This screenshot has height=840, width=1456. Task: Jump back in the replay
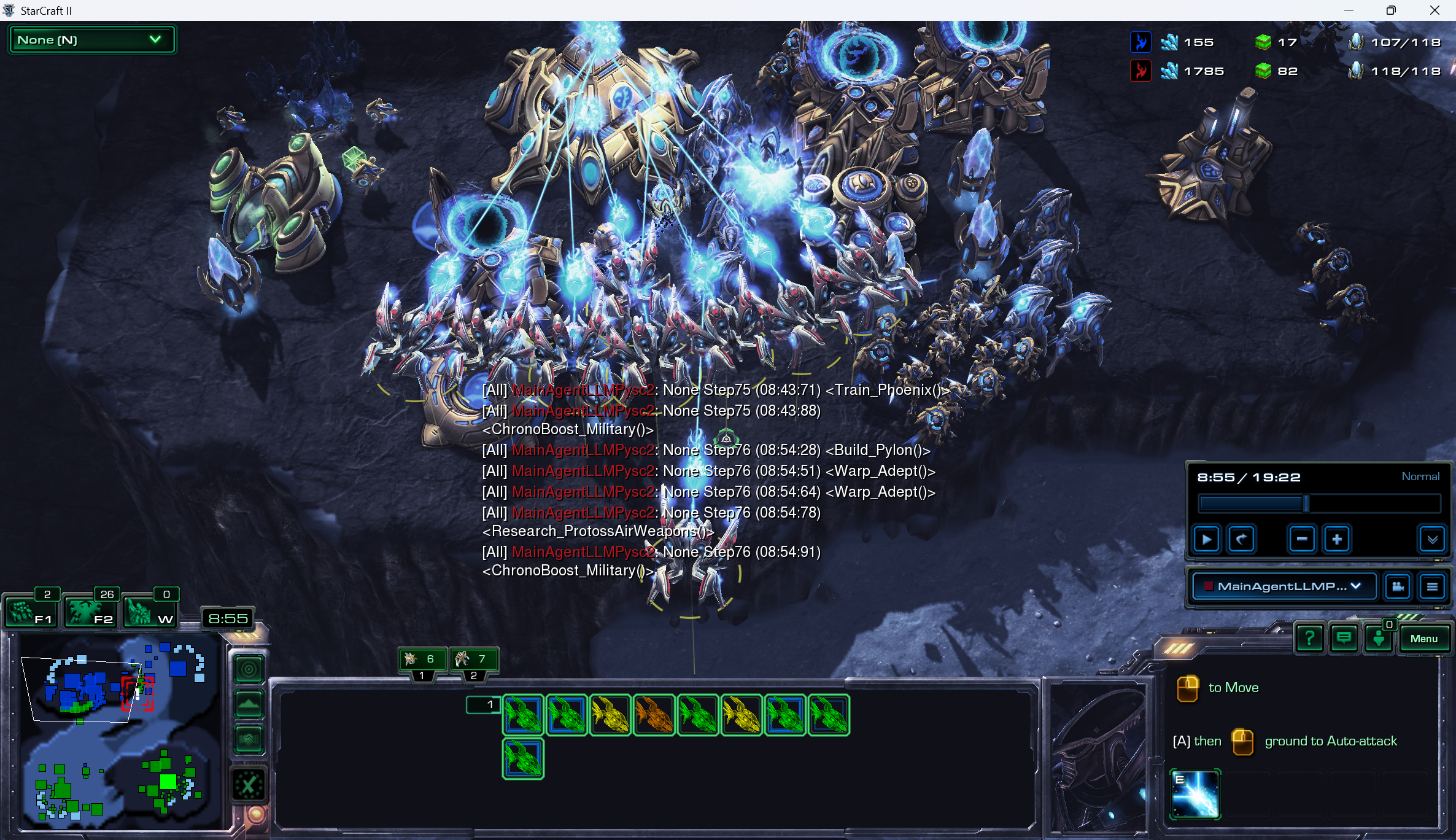(1241, 540)
